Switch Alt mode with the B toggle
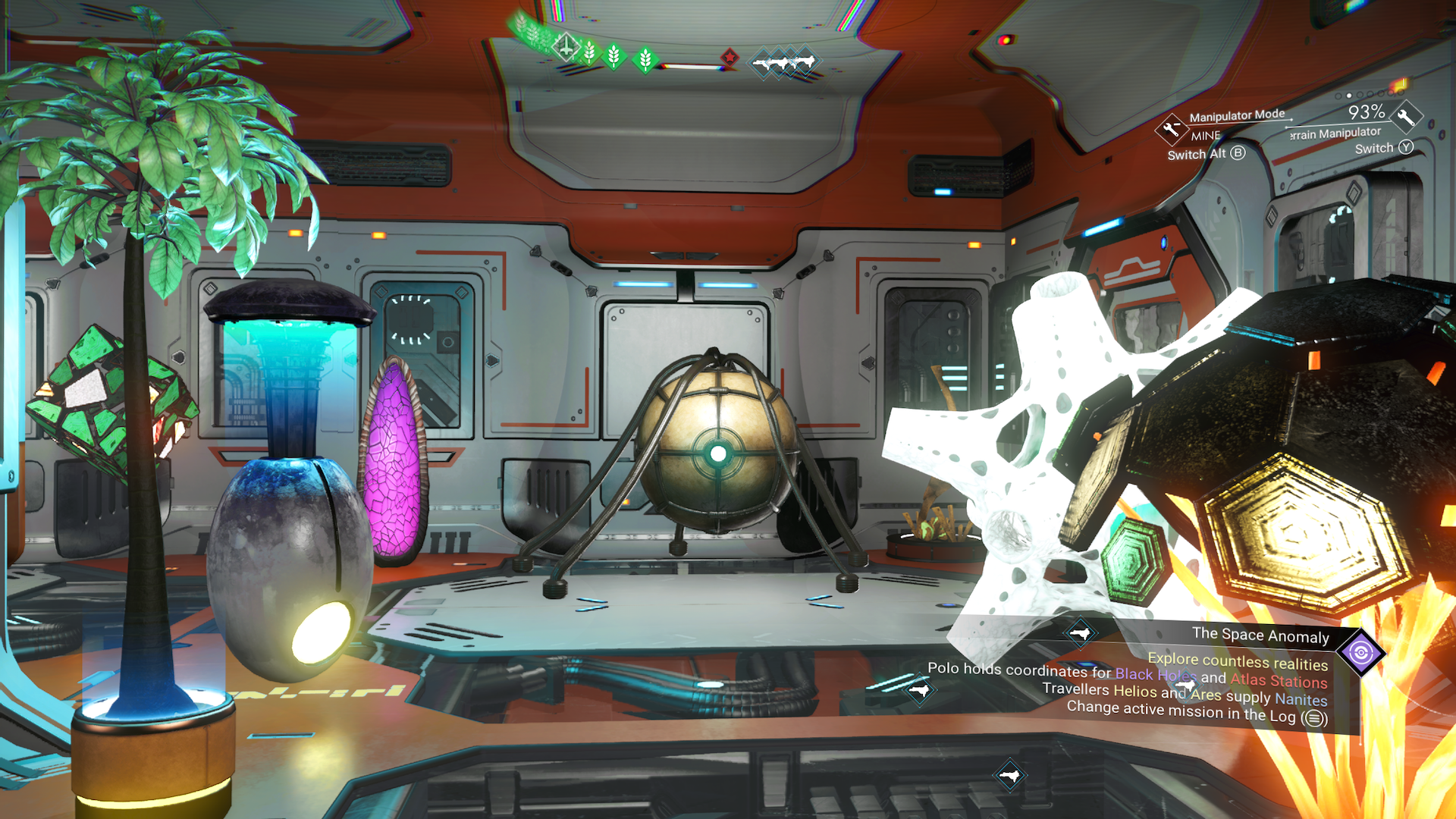 pos(1238,154)
